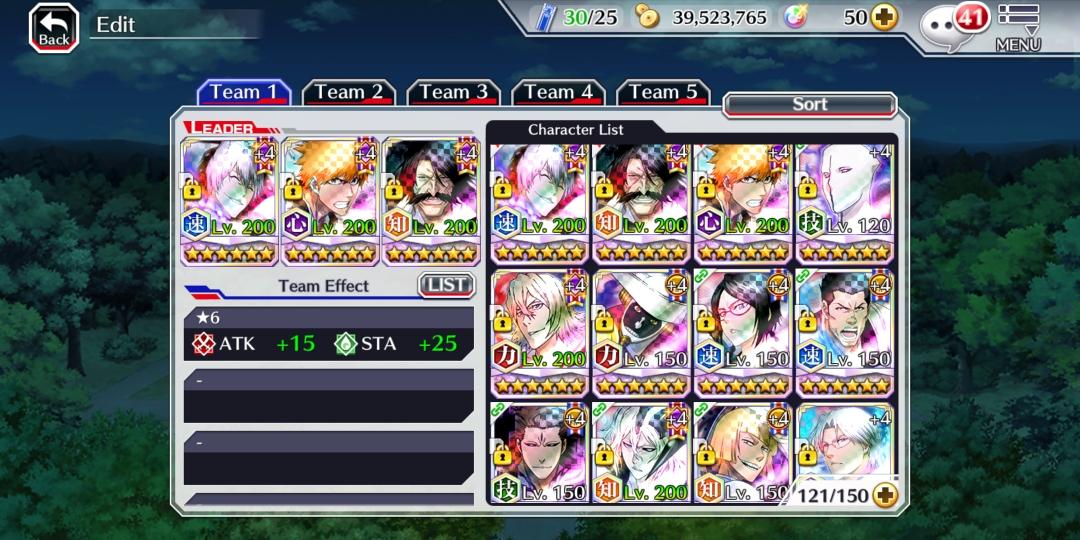
Task: Select the bearded team member slot
Action: pos(431,201)
